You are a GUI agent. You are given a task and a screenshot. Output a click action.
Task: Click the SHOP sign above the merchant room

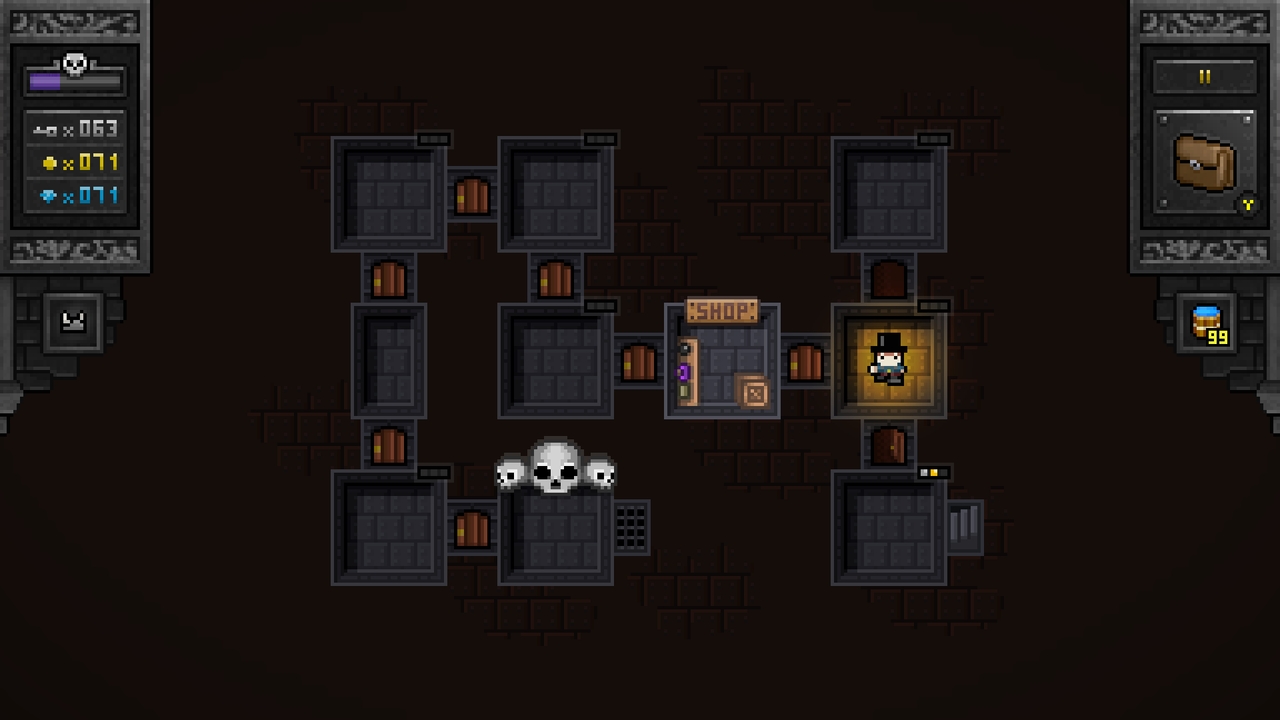pos(722,311)
